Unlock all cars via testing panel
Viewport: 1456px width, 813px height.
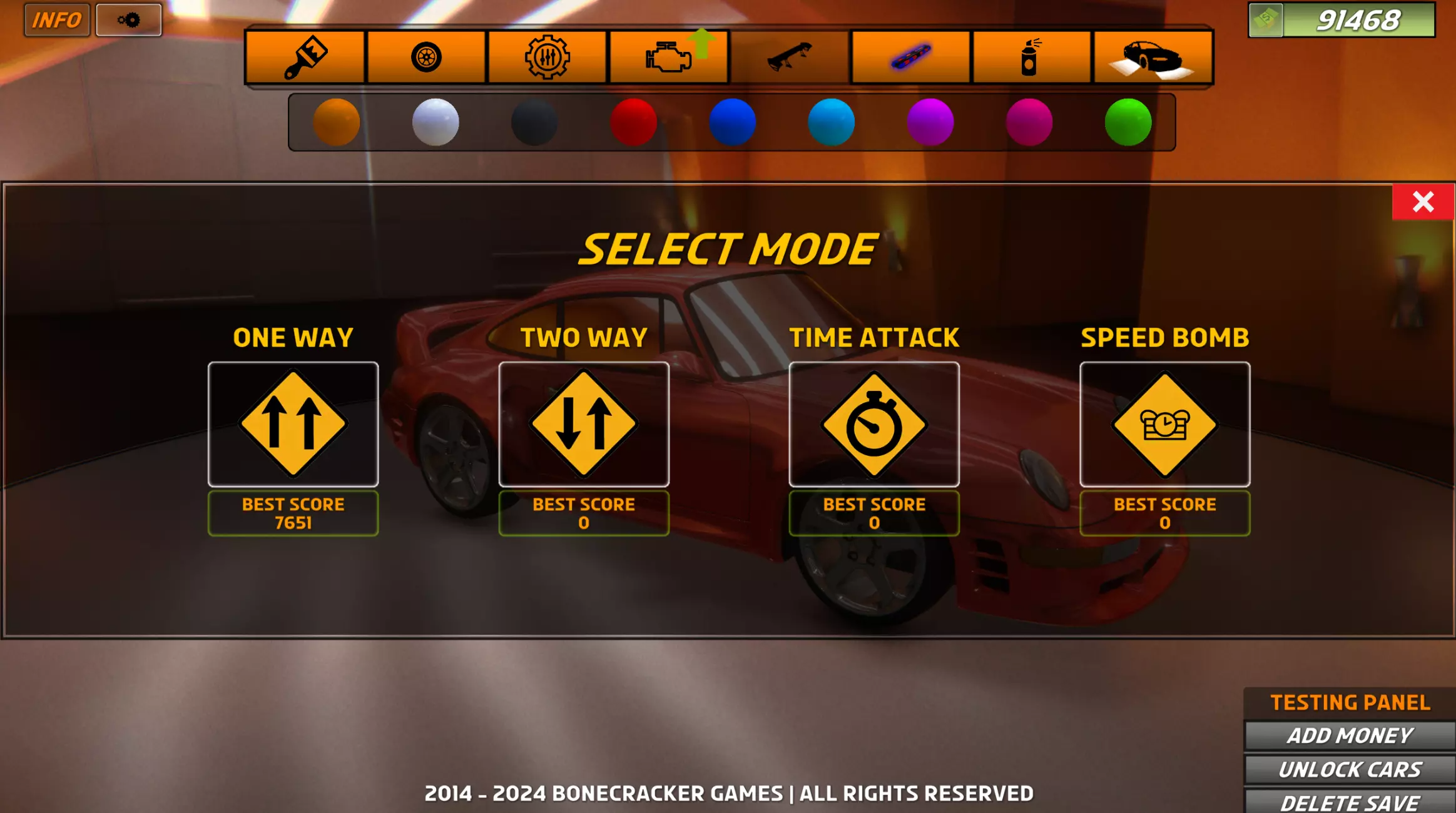tap(1350, 769)
